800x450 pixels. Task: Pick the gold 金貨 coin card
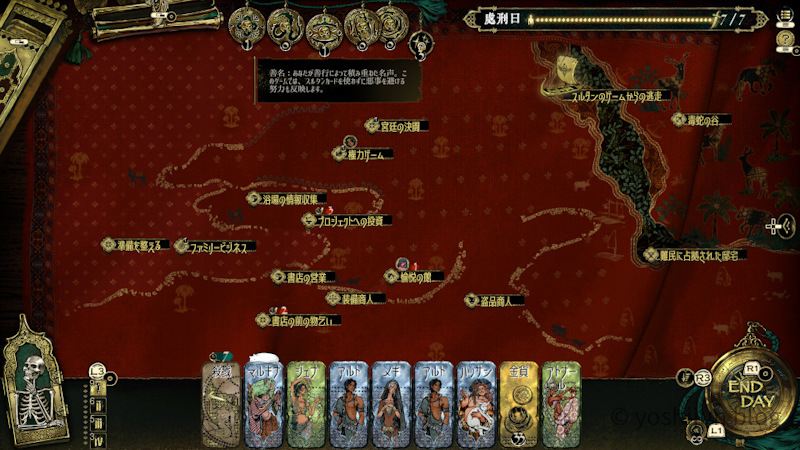click(x=518, y=402)
